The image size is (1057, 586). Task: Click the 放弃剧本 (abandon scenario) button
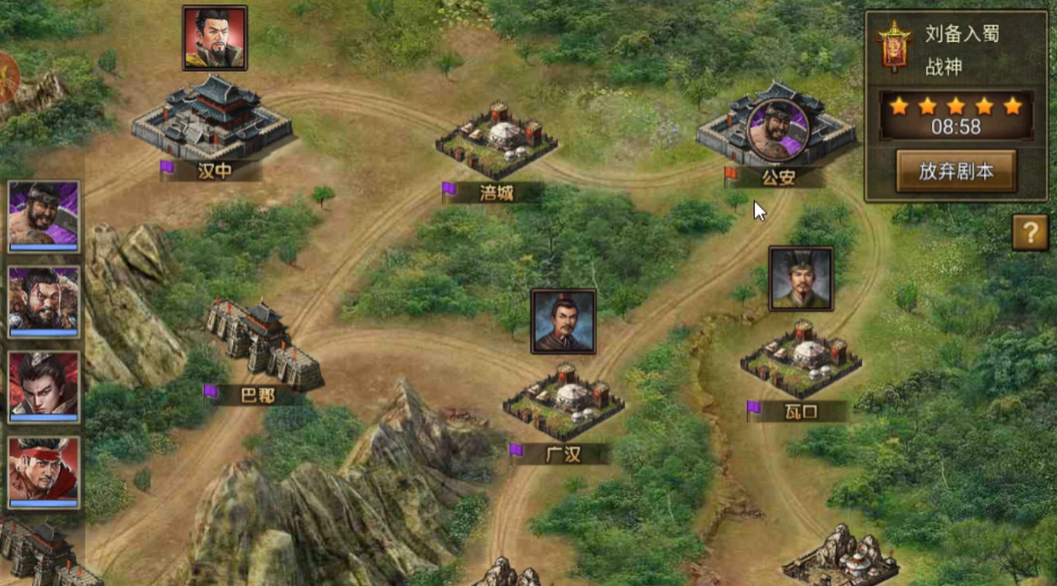pos(956,171)
